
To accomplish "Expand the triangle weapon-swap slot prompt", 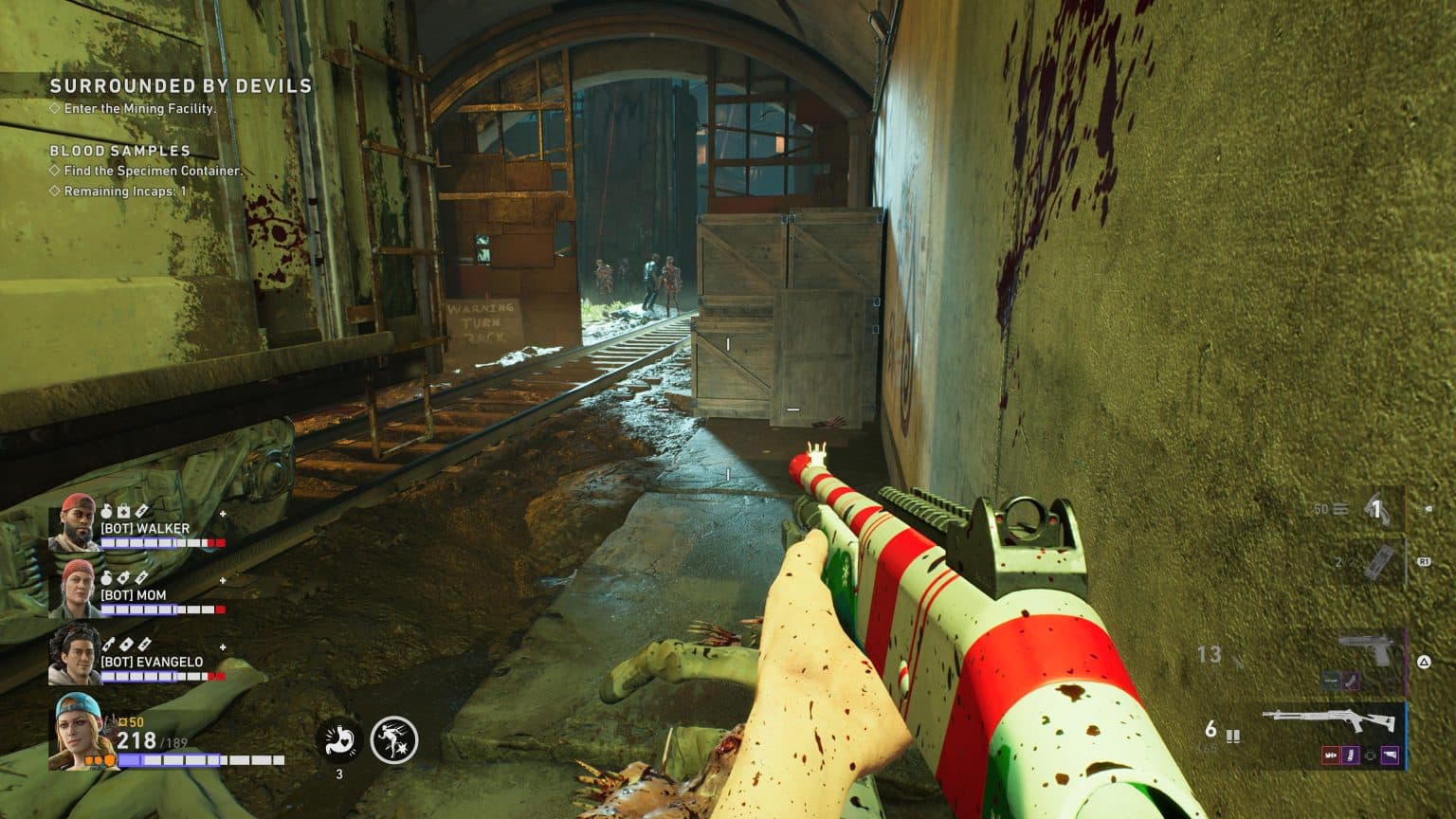I will pyautogui.click(x=1424, y=661).
